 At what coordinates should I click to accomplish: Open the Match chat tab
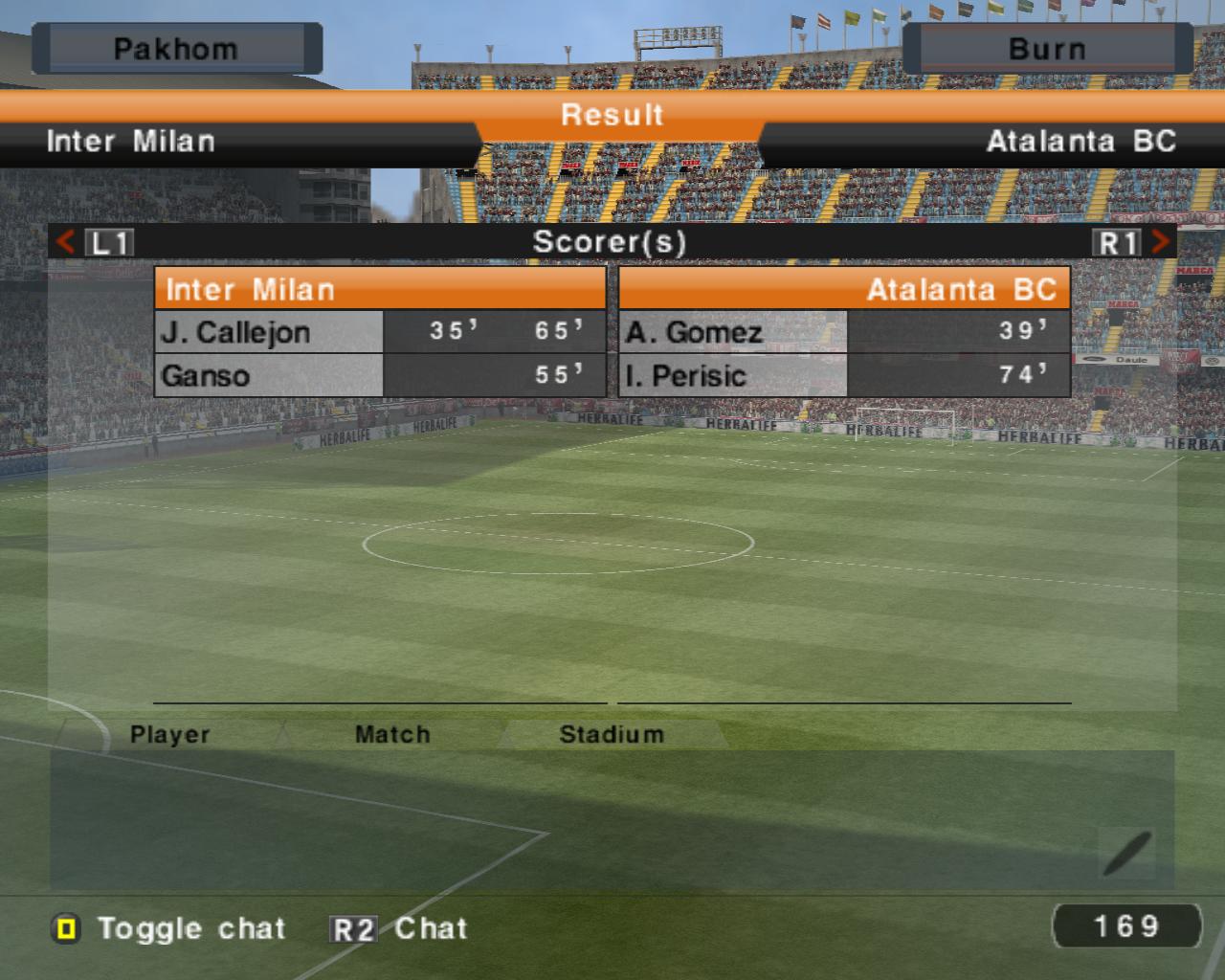[x=392, y=735]
